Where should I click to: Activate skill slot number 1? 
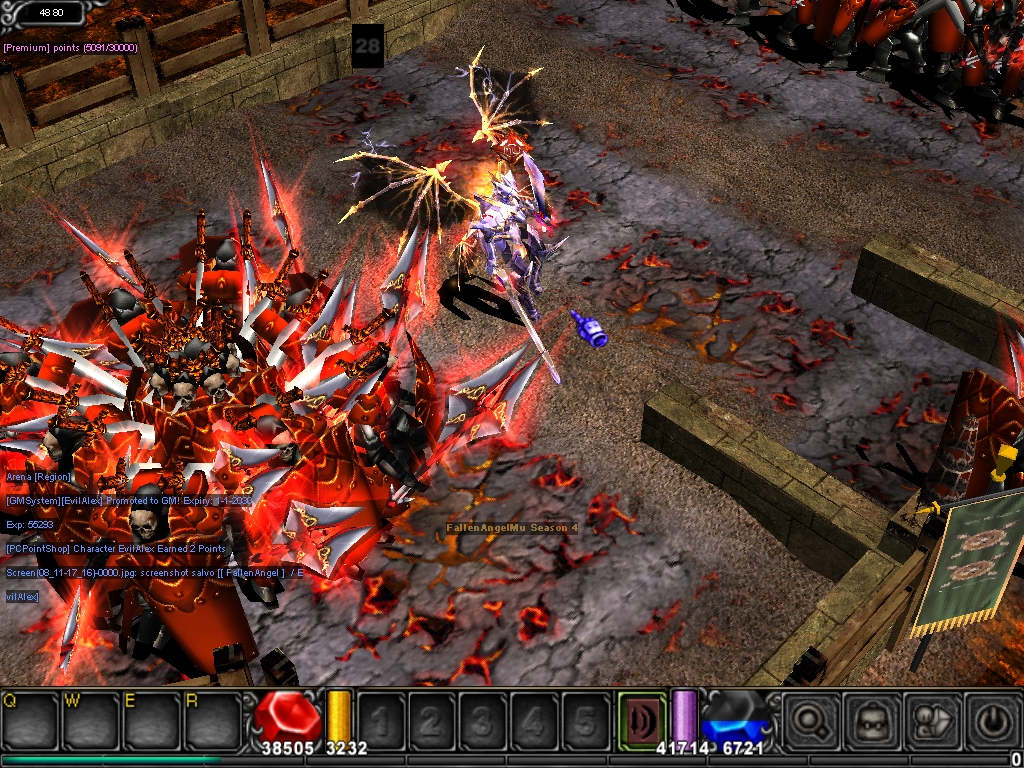[381, 719]
